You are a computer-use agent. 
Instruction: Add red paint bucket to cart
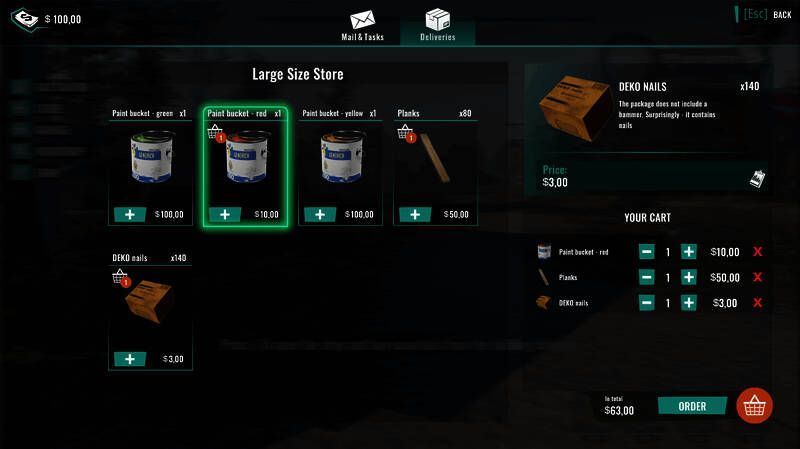coord(225,214)
